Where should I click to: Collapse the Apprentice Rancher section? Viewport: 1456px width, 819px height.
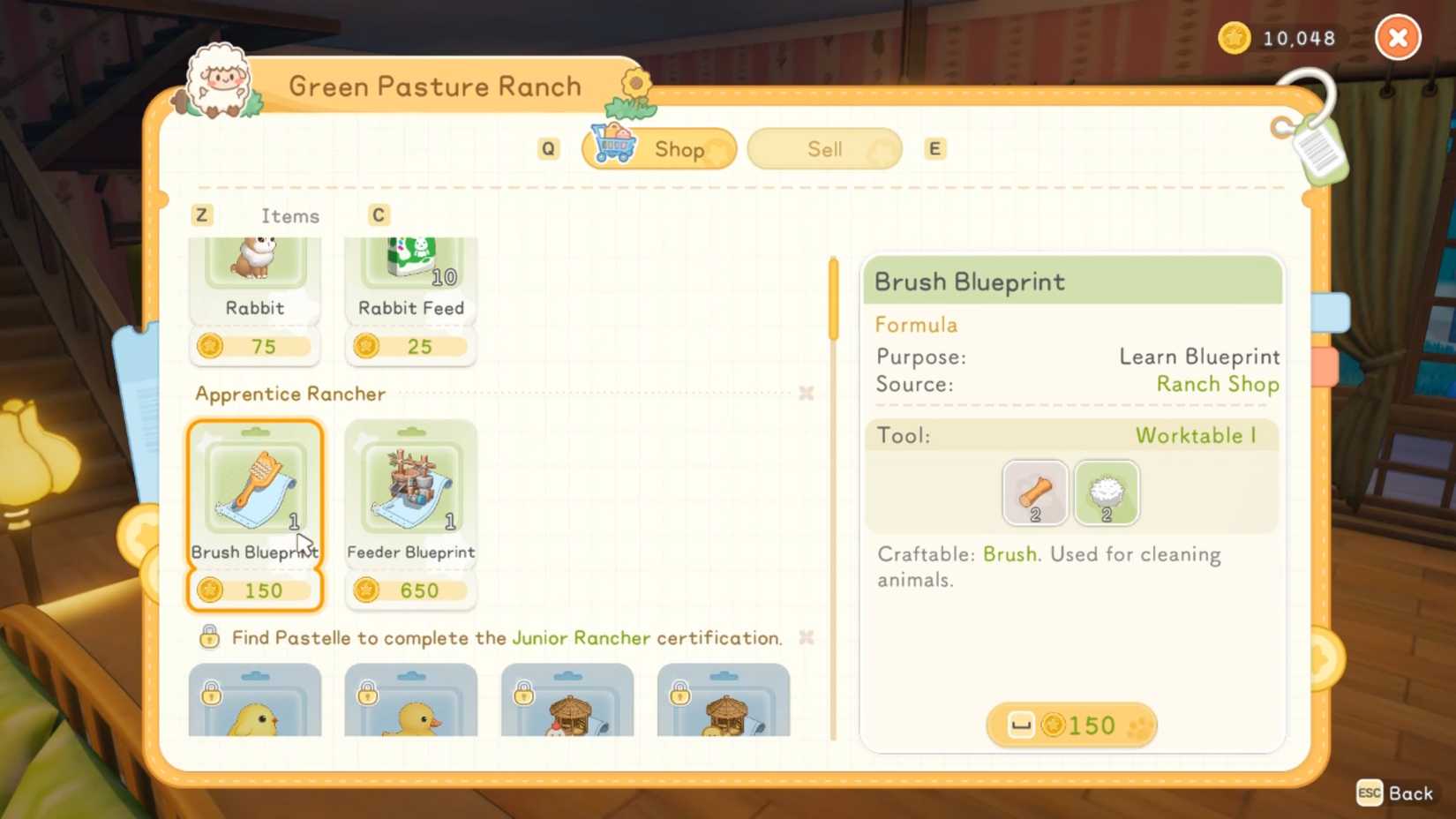(805, 394)
